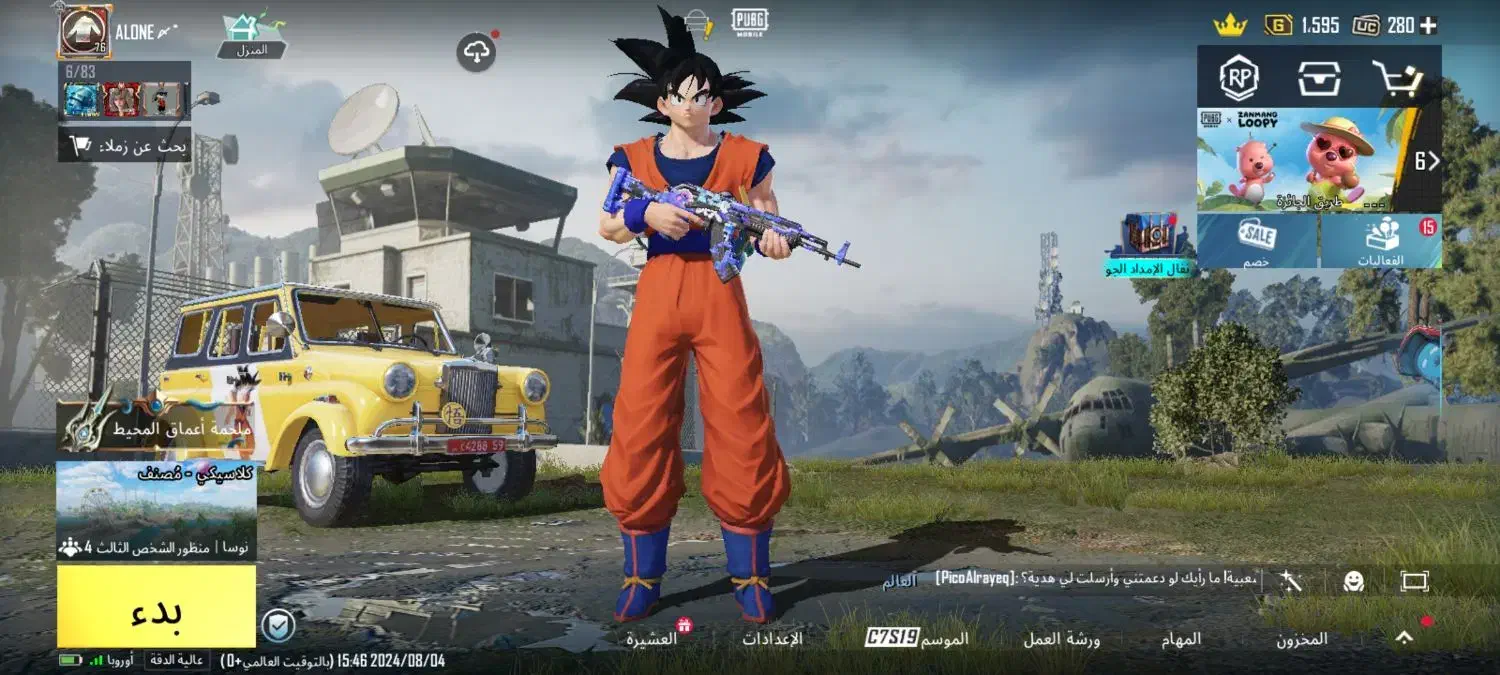
Task: Search for teammates (بحث عن زملاء)
Action: pyautogui.click(x=125, y=147)
